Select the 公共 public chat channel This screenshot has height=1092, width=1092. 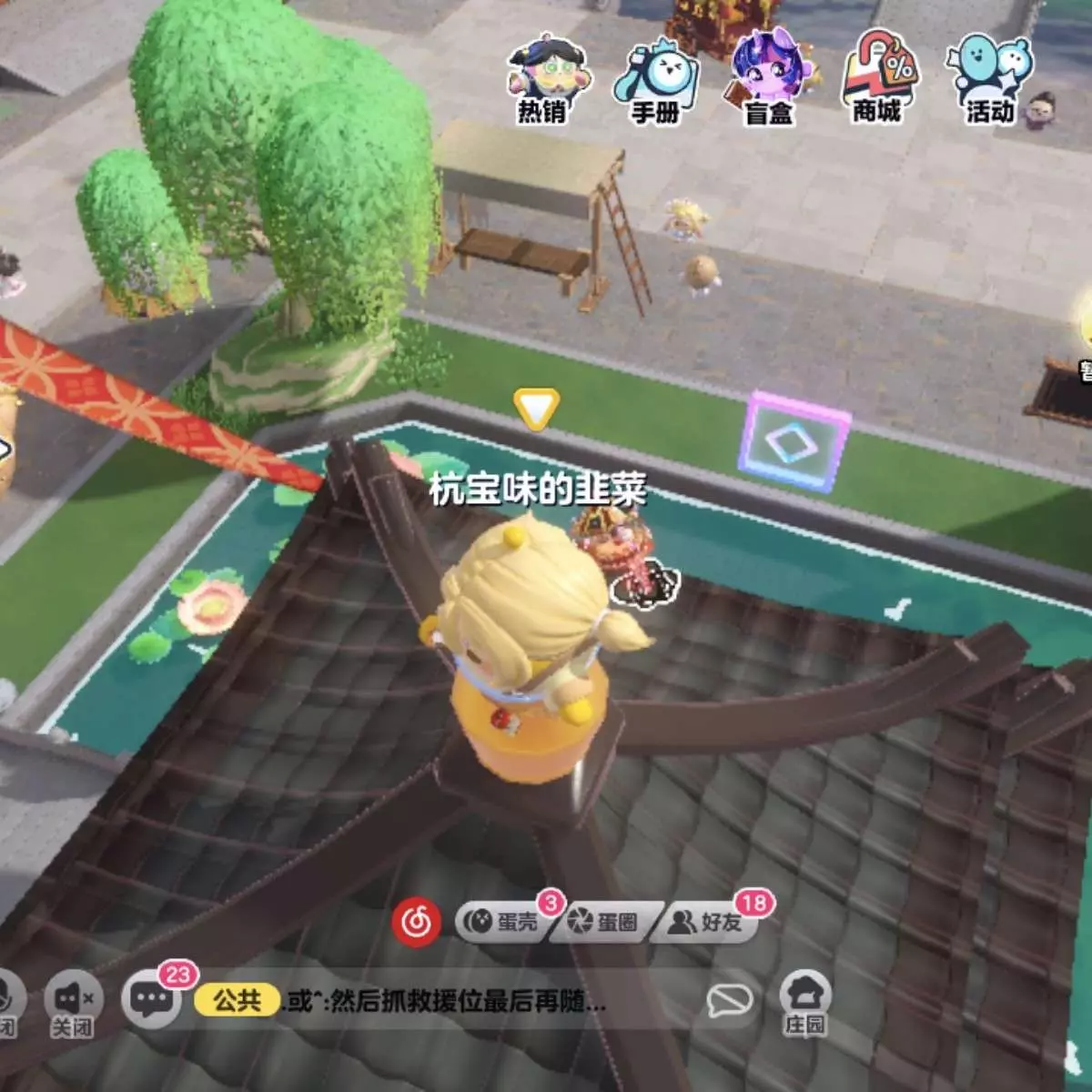pyautogui.click(x=237, y=1001)
